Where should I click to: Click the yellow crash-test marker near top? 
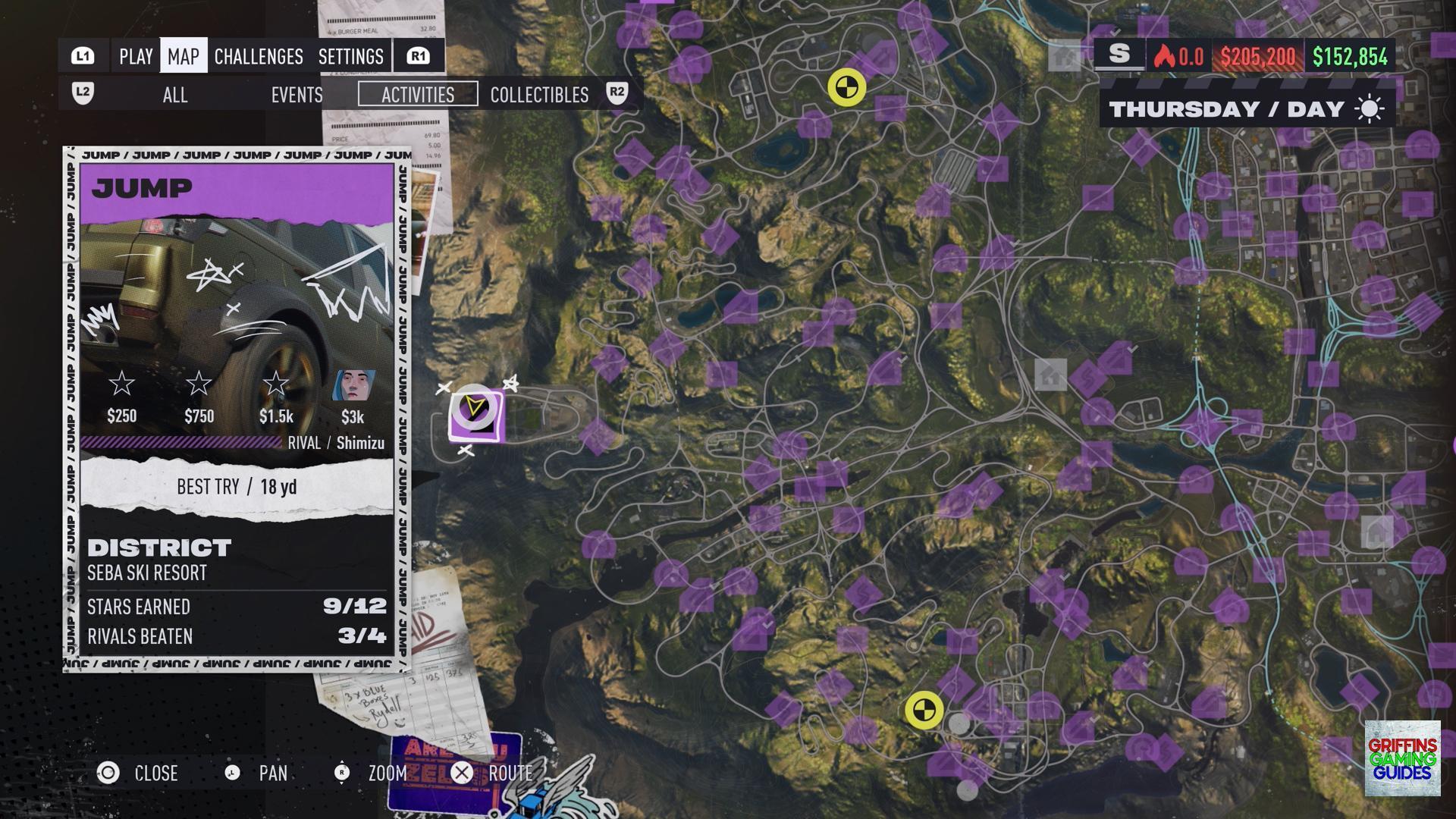click(846, 88)
